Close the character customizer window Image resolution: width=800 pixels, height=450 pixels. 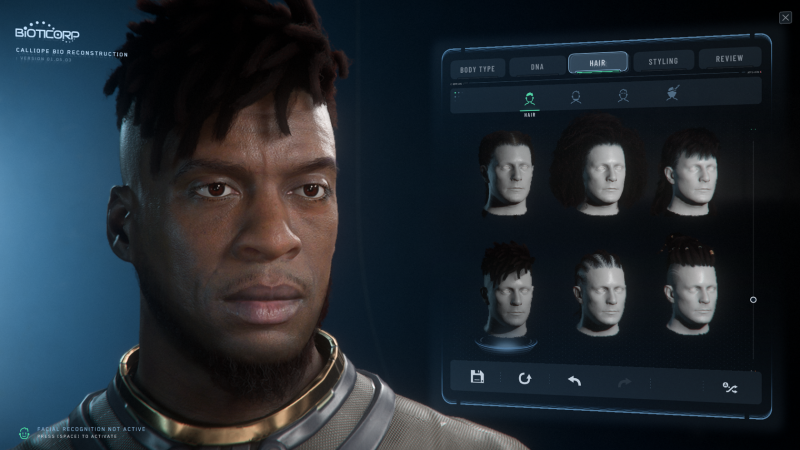785,17
